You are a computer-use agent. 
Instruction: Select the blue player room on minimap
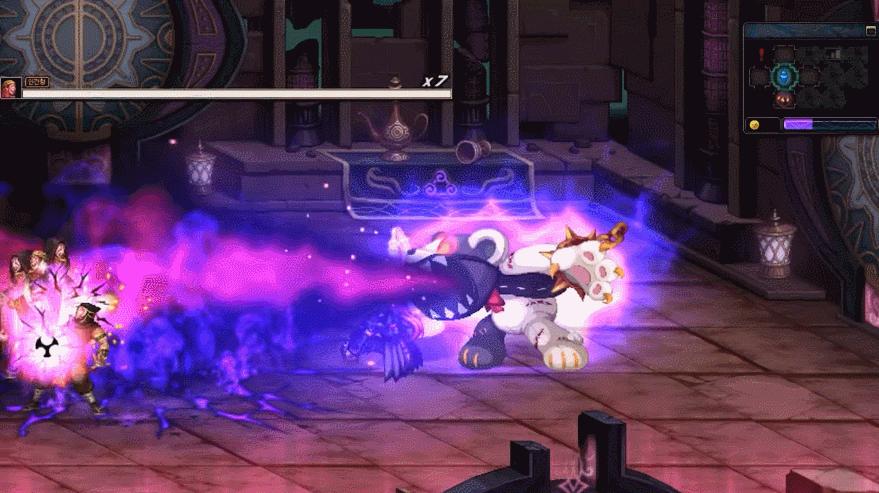tap(784, 75)
